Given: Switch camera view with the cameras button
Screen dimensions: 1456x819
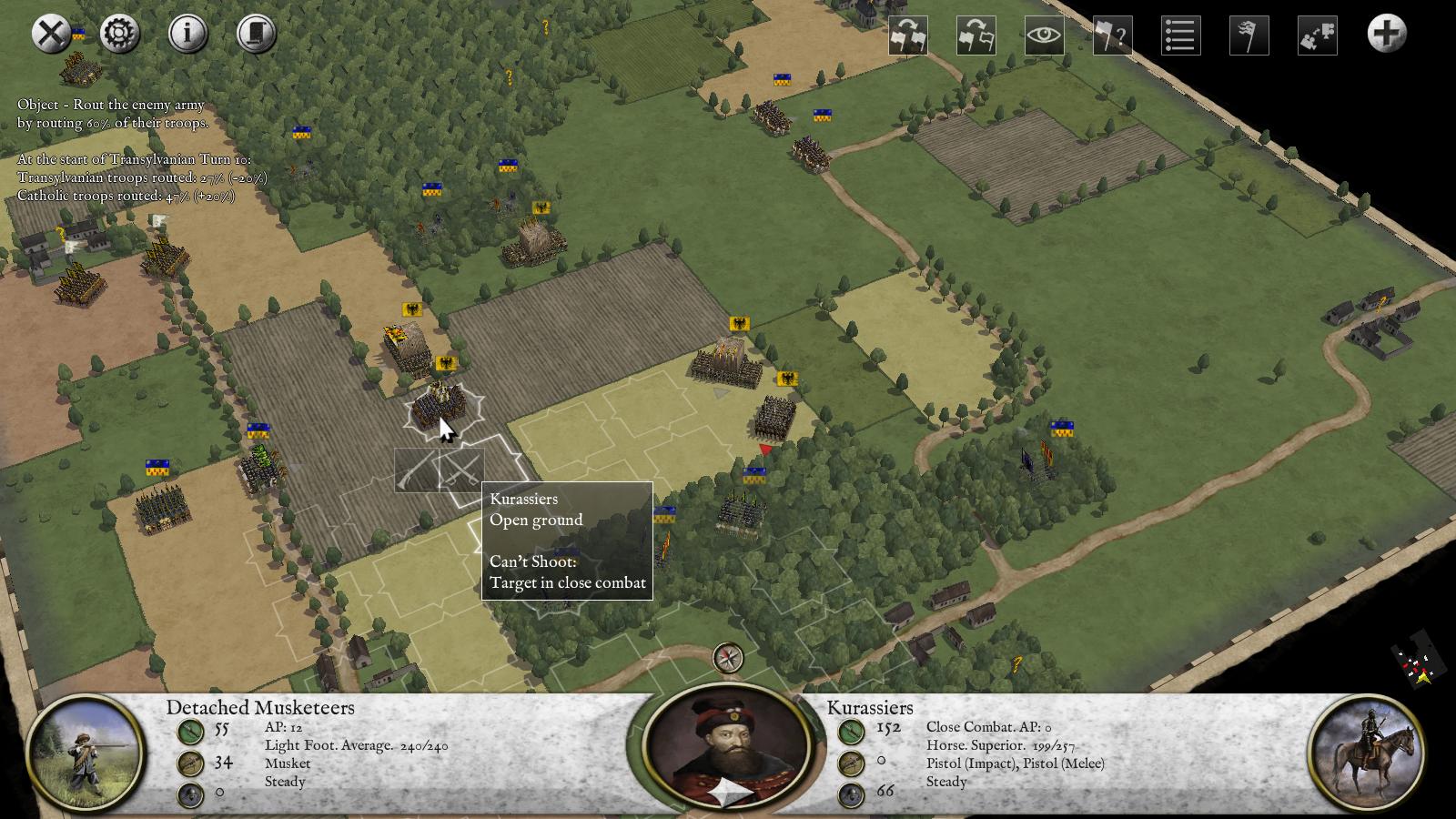Looking at the screenshot, I should (x=1317, y=36).
